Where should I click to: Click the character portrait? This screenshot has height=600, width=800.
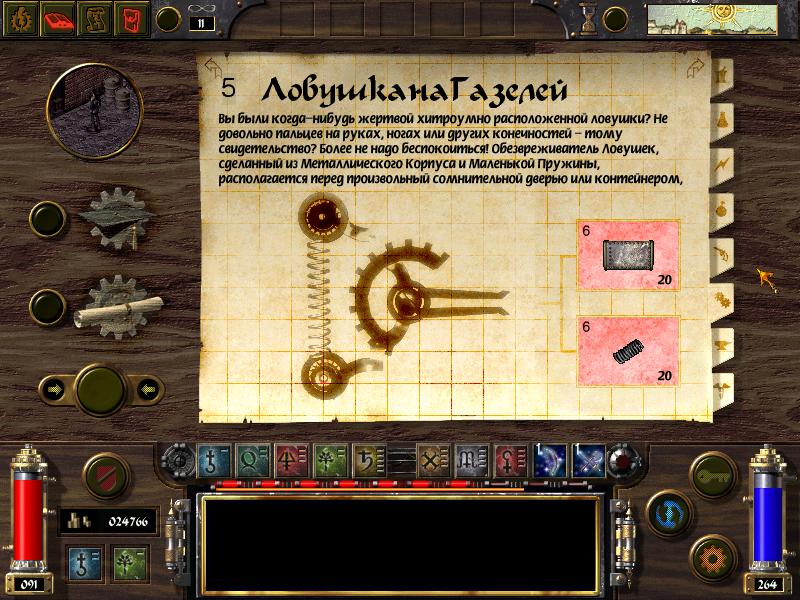(x=93, y=101)
